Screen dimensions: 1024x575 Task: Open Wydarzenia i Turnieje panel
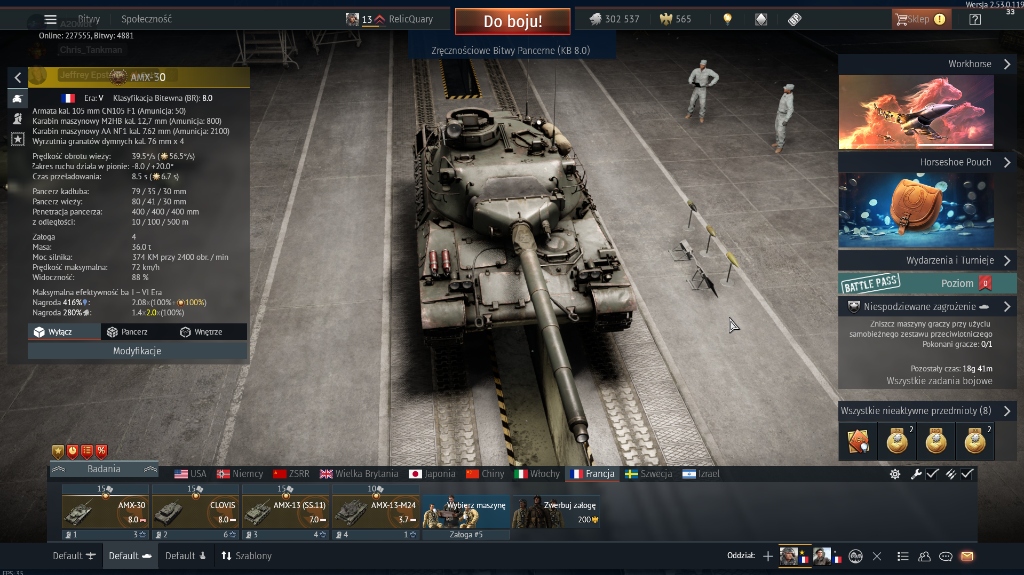point(927,260)
